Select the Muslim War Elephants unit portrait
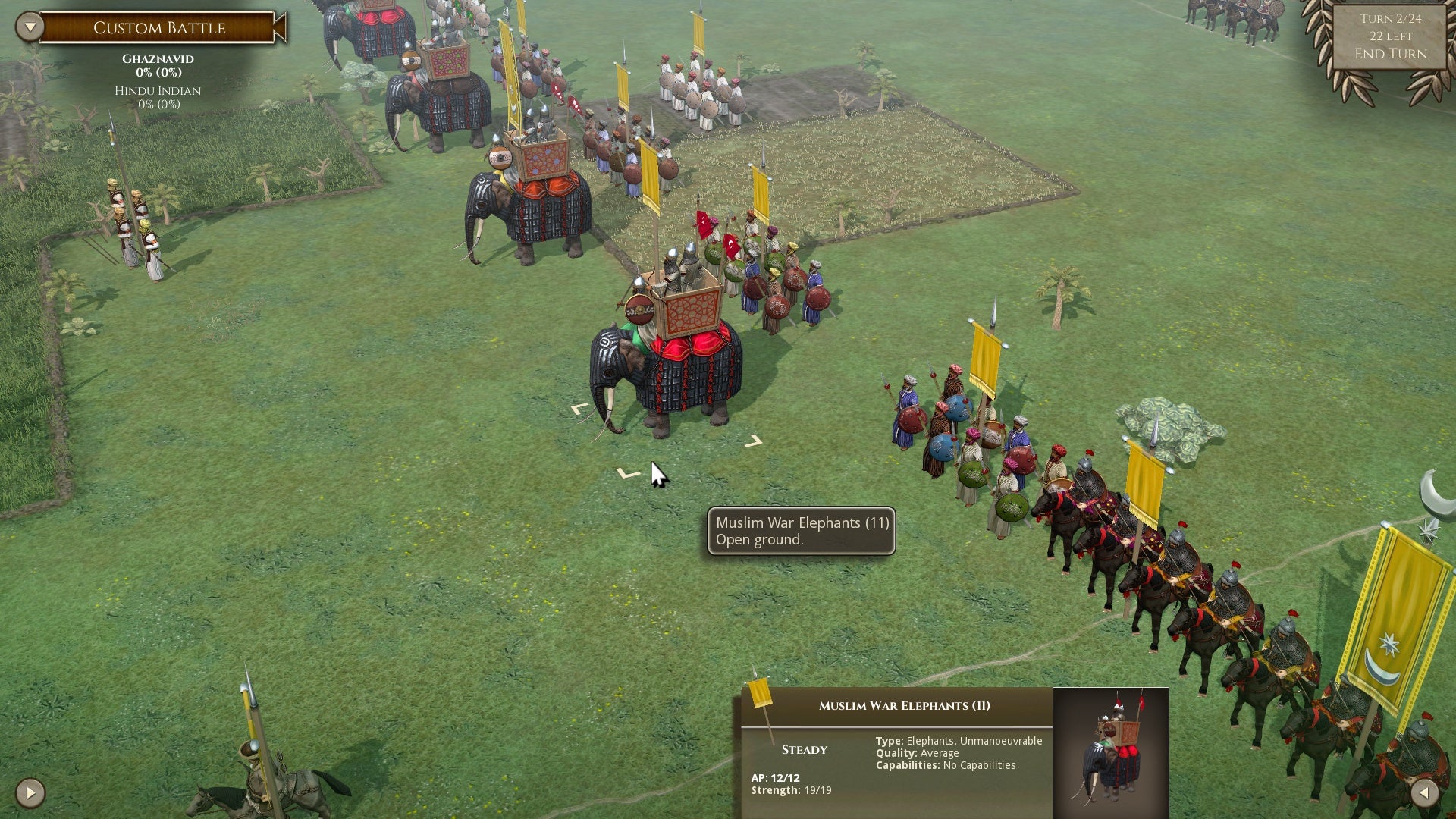1456x819 pixels. (x=1110, y=752)
